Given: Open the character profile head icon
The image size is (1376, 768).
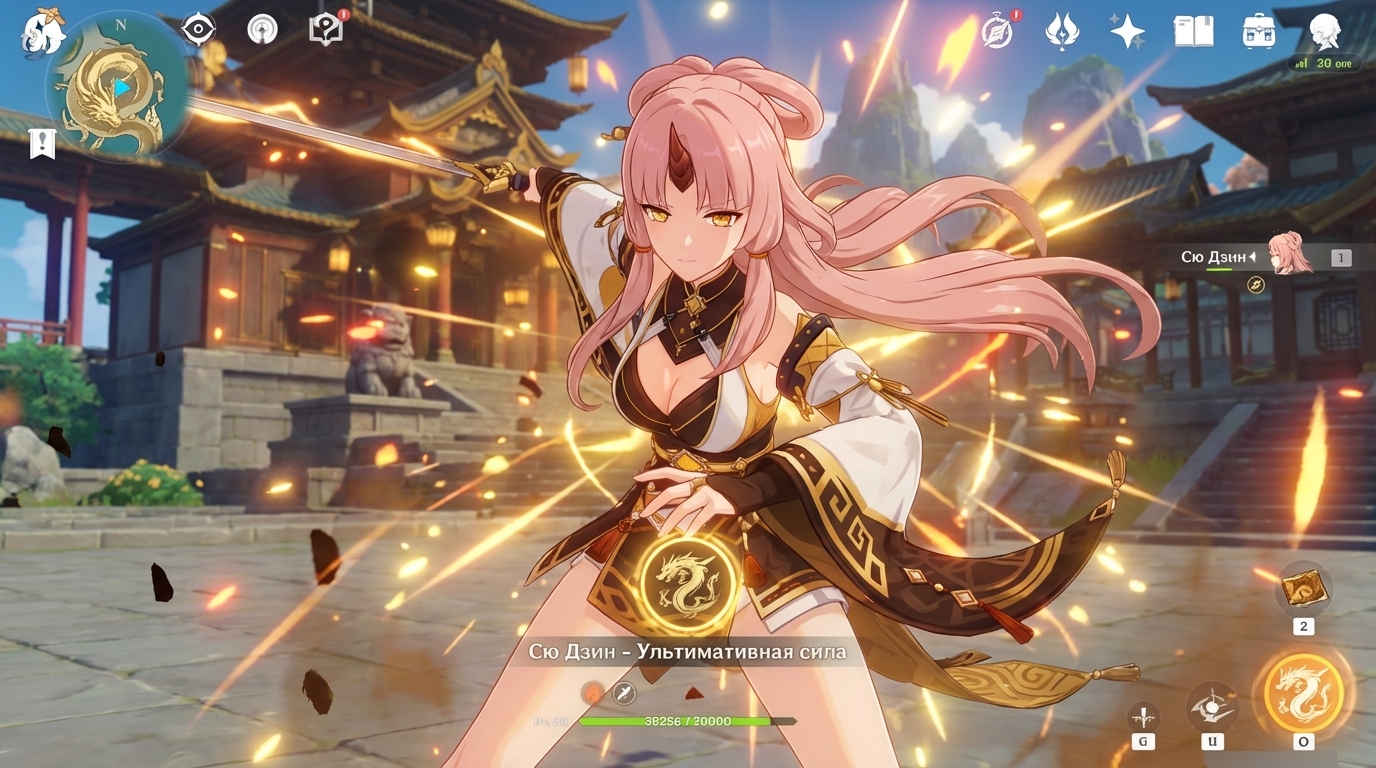Looking at the screenshot, I should click(1324, 31).
